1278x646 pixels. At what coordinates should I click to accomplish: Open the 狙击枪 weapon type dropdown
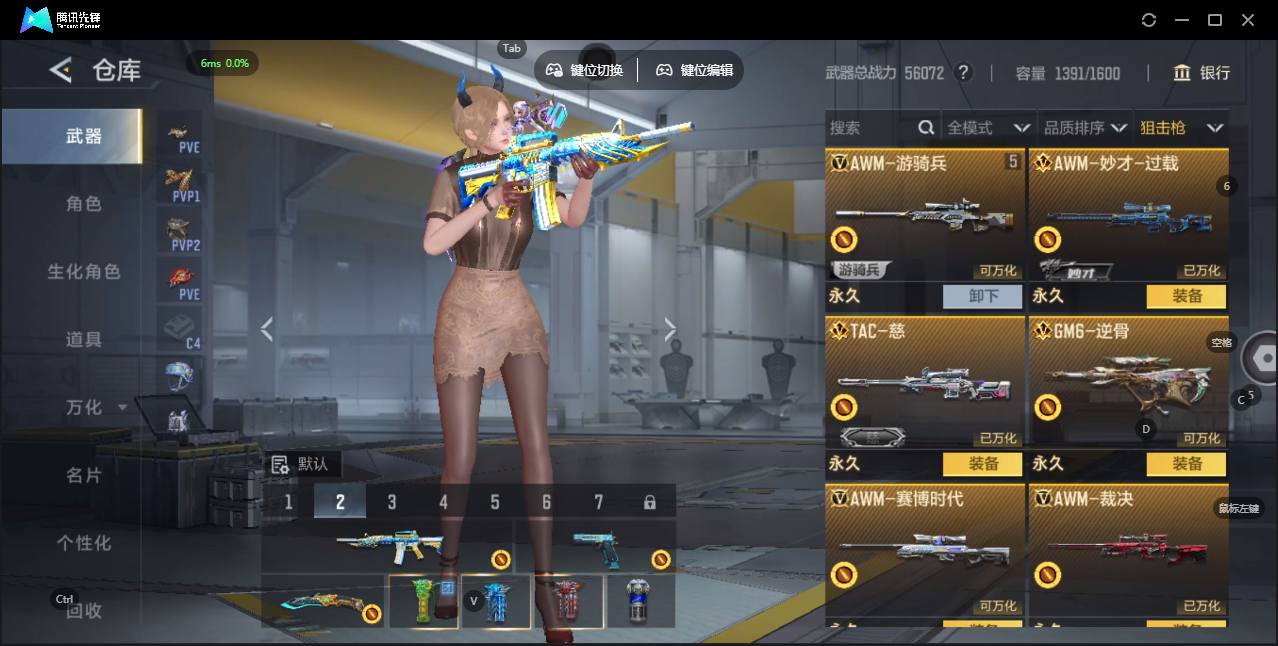click(1181, 128)
